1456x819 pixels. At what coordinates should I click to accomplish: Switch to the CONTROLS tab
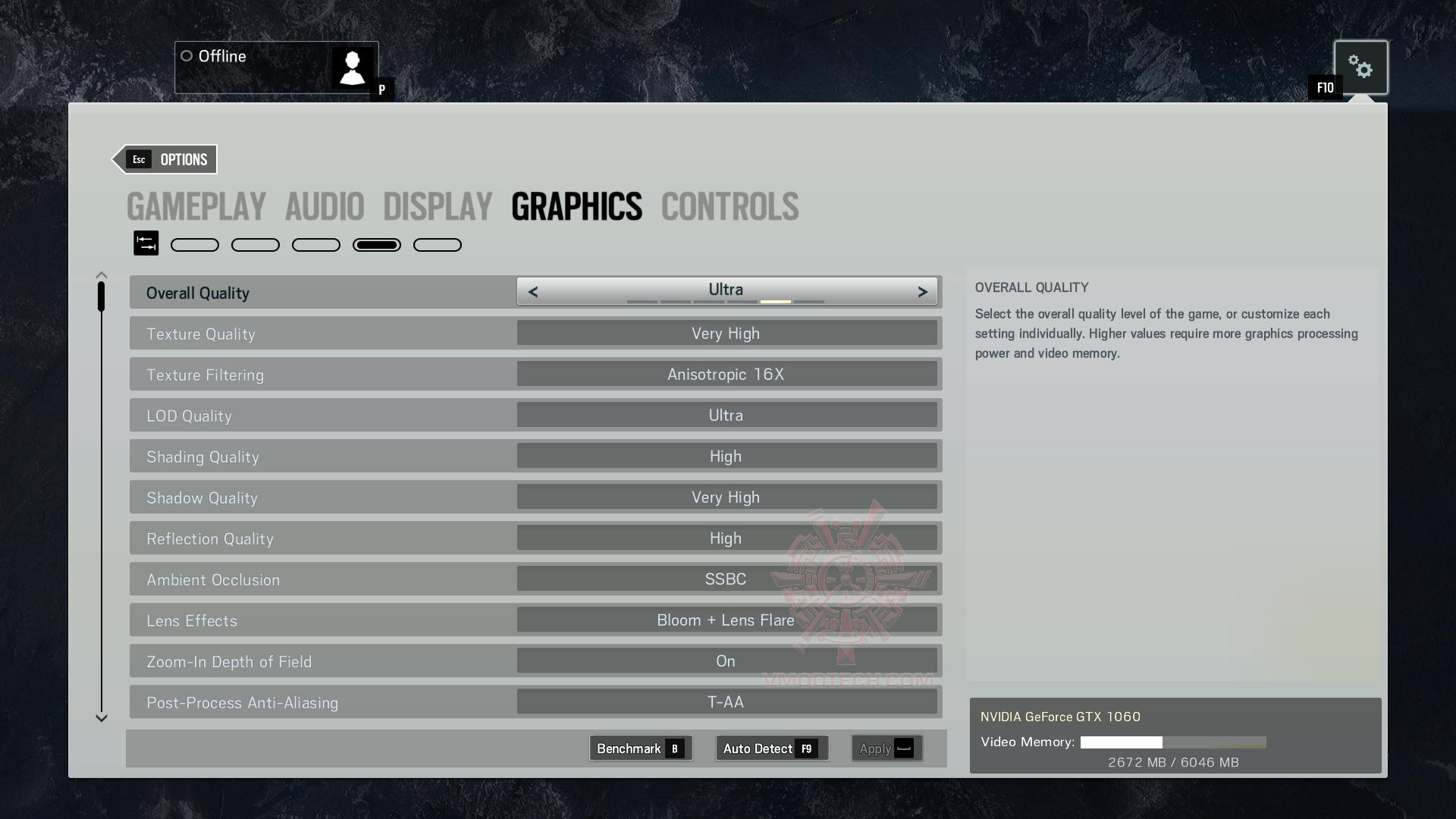(729, 206)
